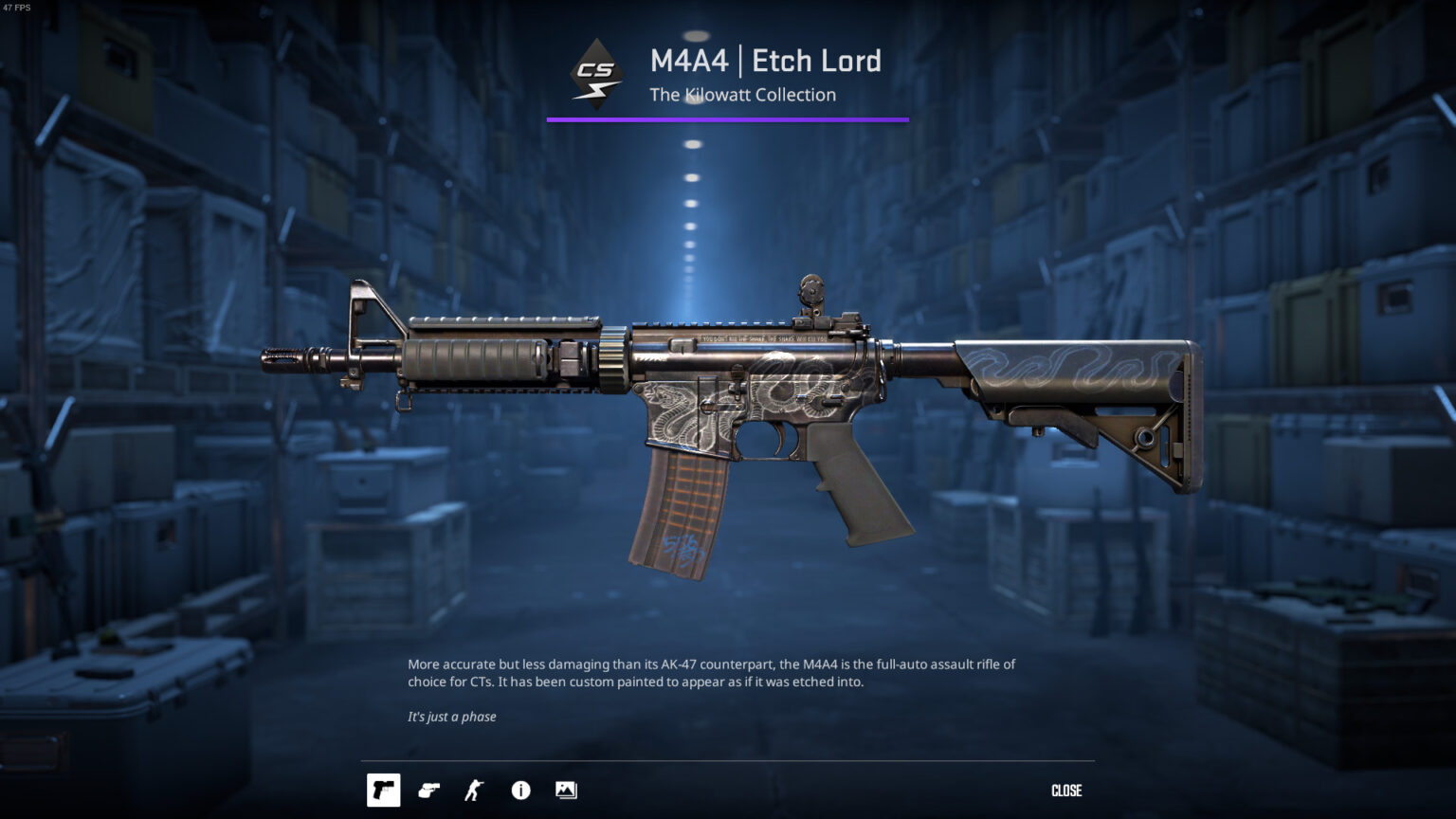This screenshot has height=819, width=1456.
Task: Select the pistol weapon-only view icon
Action: click(384, 790)
